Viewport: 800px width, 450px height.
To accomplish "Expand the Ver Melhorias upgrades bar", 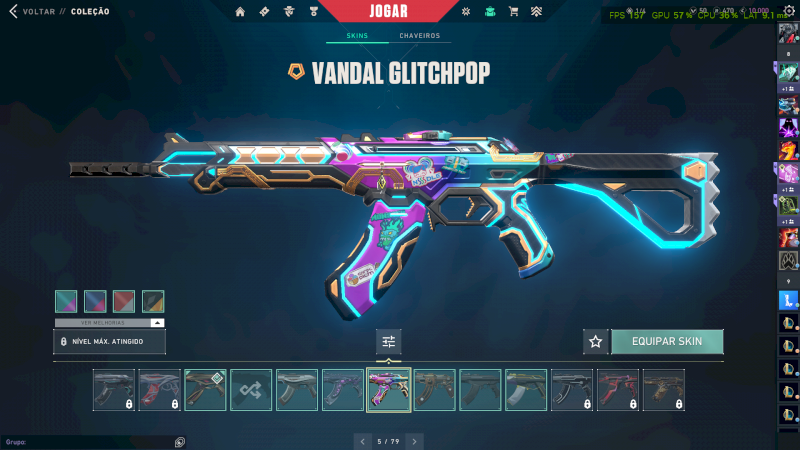I will click(109, 323).
